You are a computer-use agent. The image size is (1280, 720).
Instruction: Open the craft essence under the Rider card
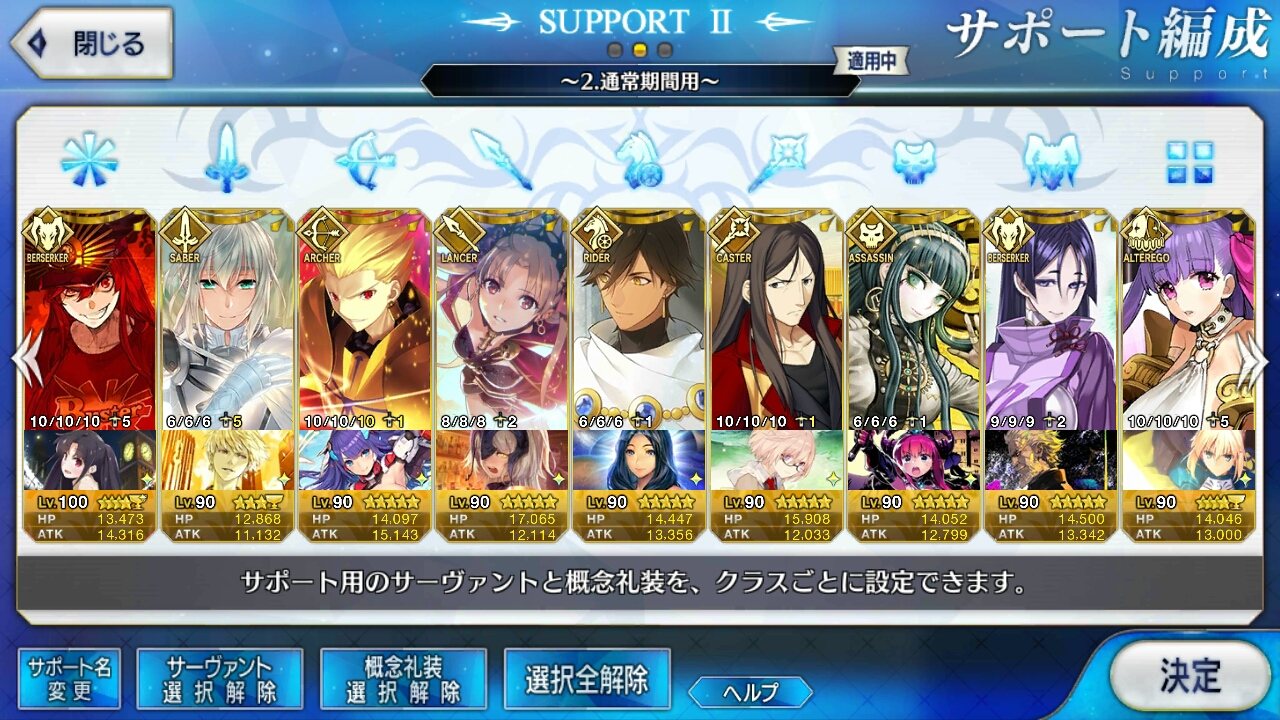pos(638,461)
